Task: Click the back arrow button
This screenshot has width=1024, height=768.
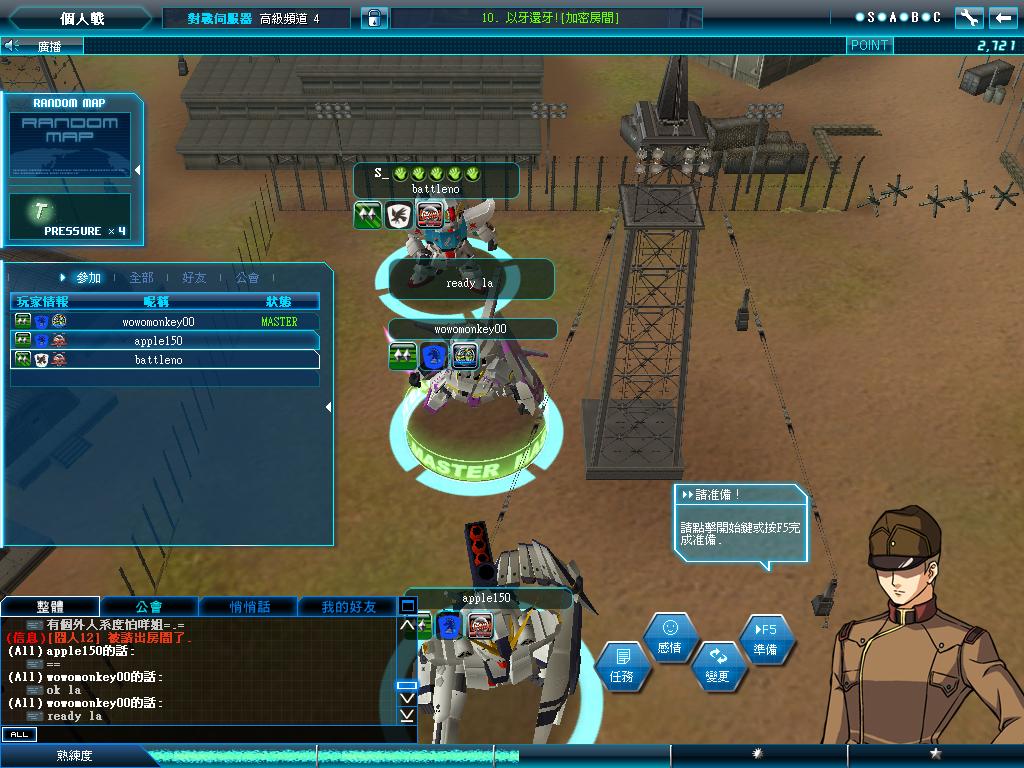Action: tap(1002, 17)
